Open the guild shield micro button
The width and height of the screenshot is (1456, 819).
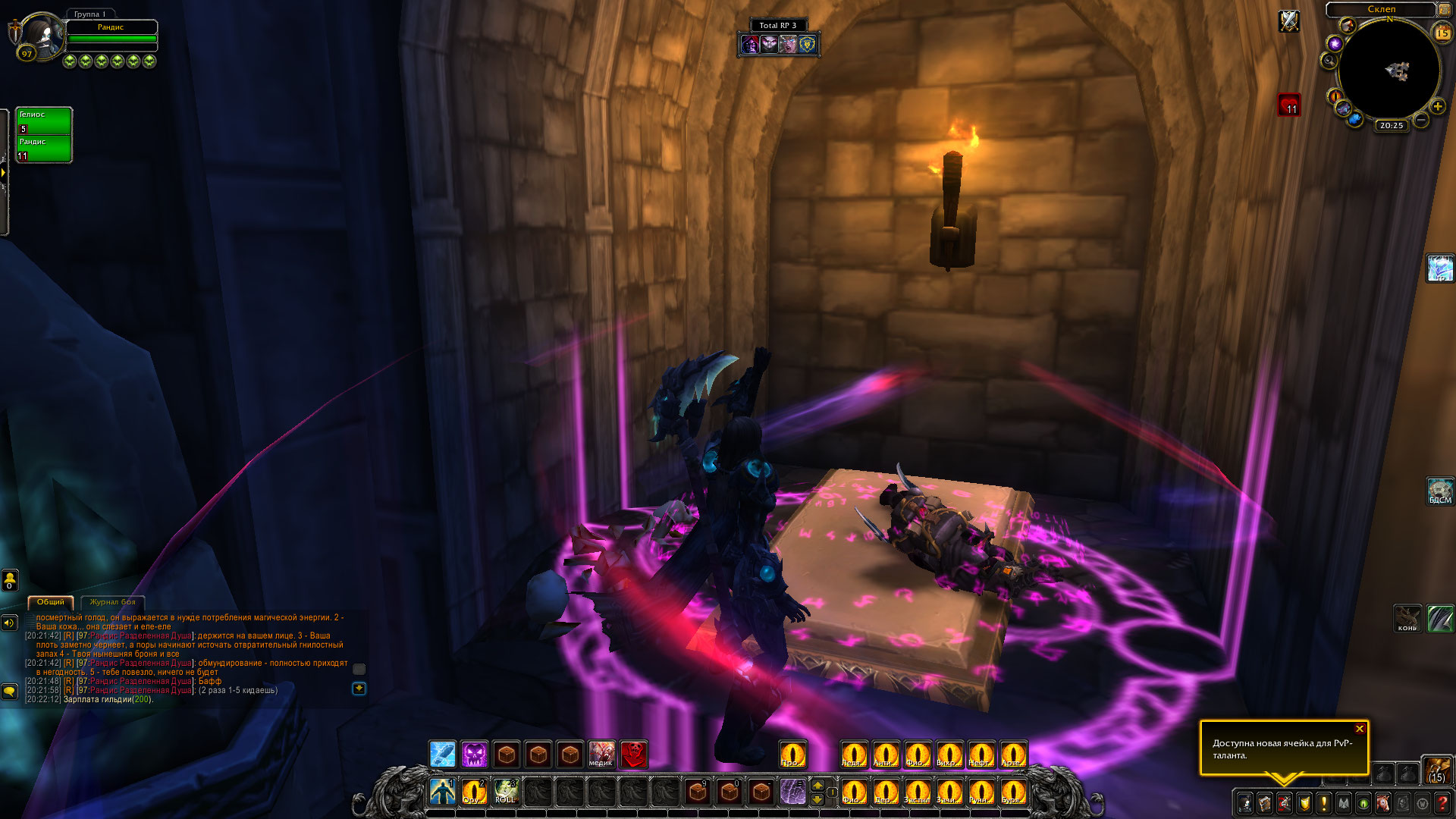click(x=1304, y=802)
